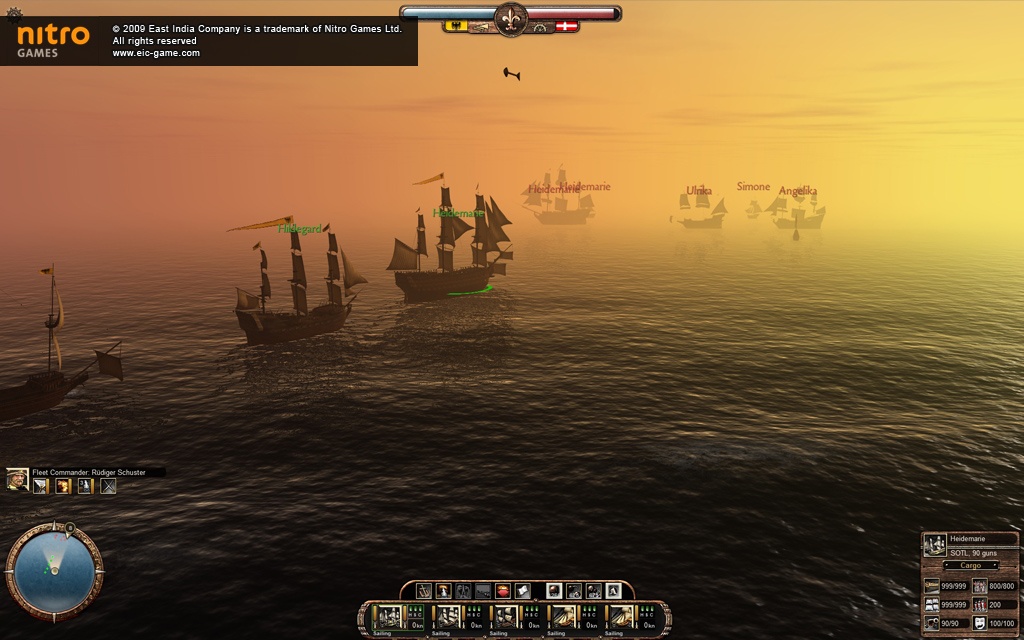Click the fleet commander portrait
Image resolution: width=1024 pixels, height=640 pixels.
click(x=17, y=481)
